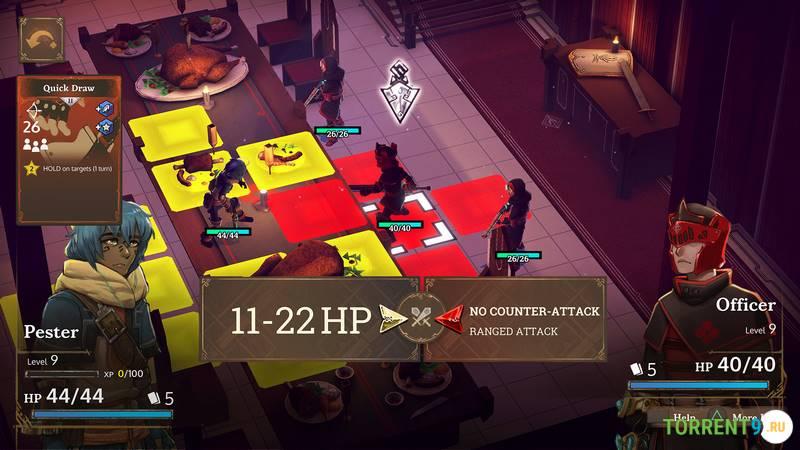Click the undo arrow button
This screenshot has width=800, height=450.
(41, 40)
